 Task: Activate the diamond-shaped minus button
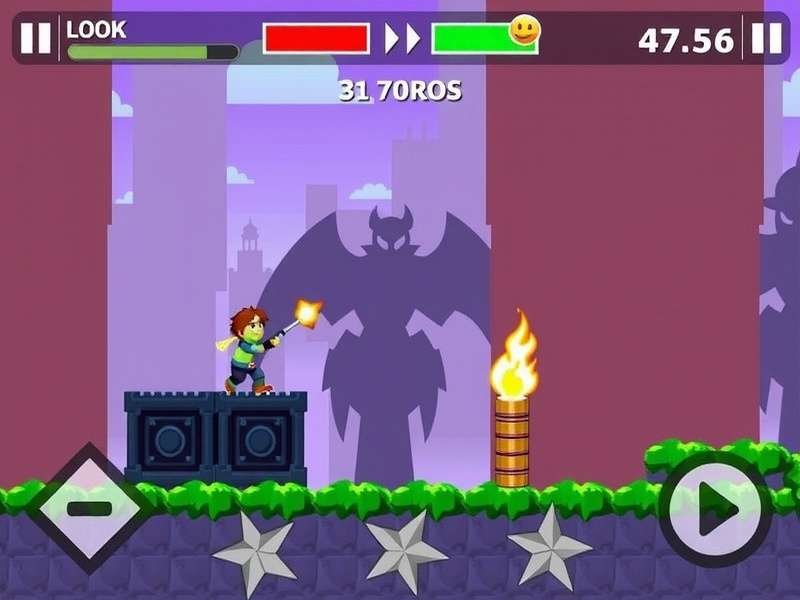pos(89,508)
